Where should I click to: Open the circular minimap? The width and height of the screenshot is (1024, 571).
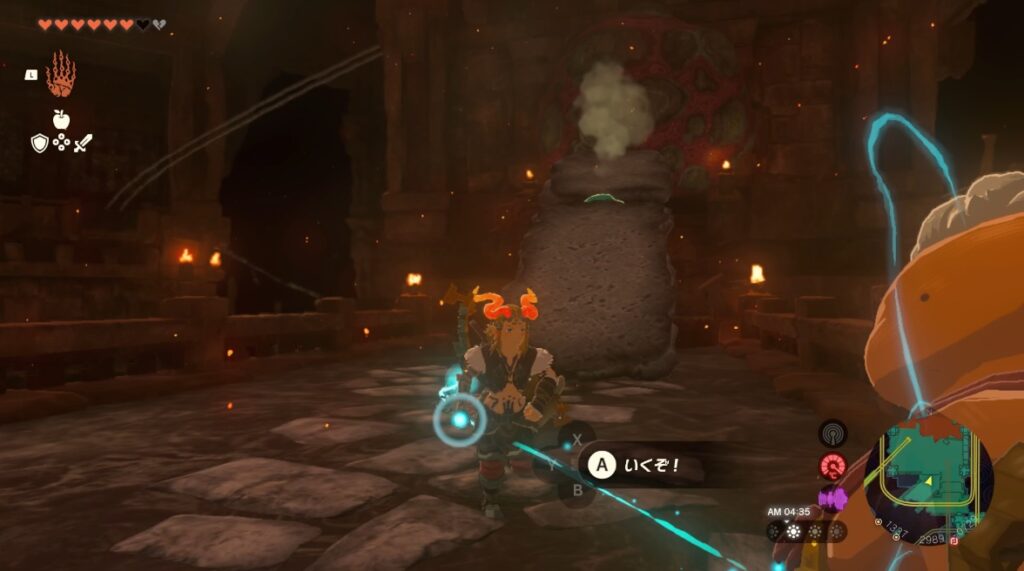click(x=928, y=468)
